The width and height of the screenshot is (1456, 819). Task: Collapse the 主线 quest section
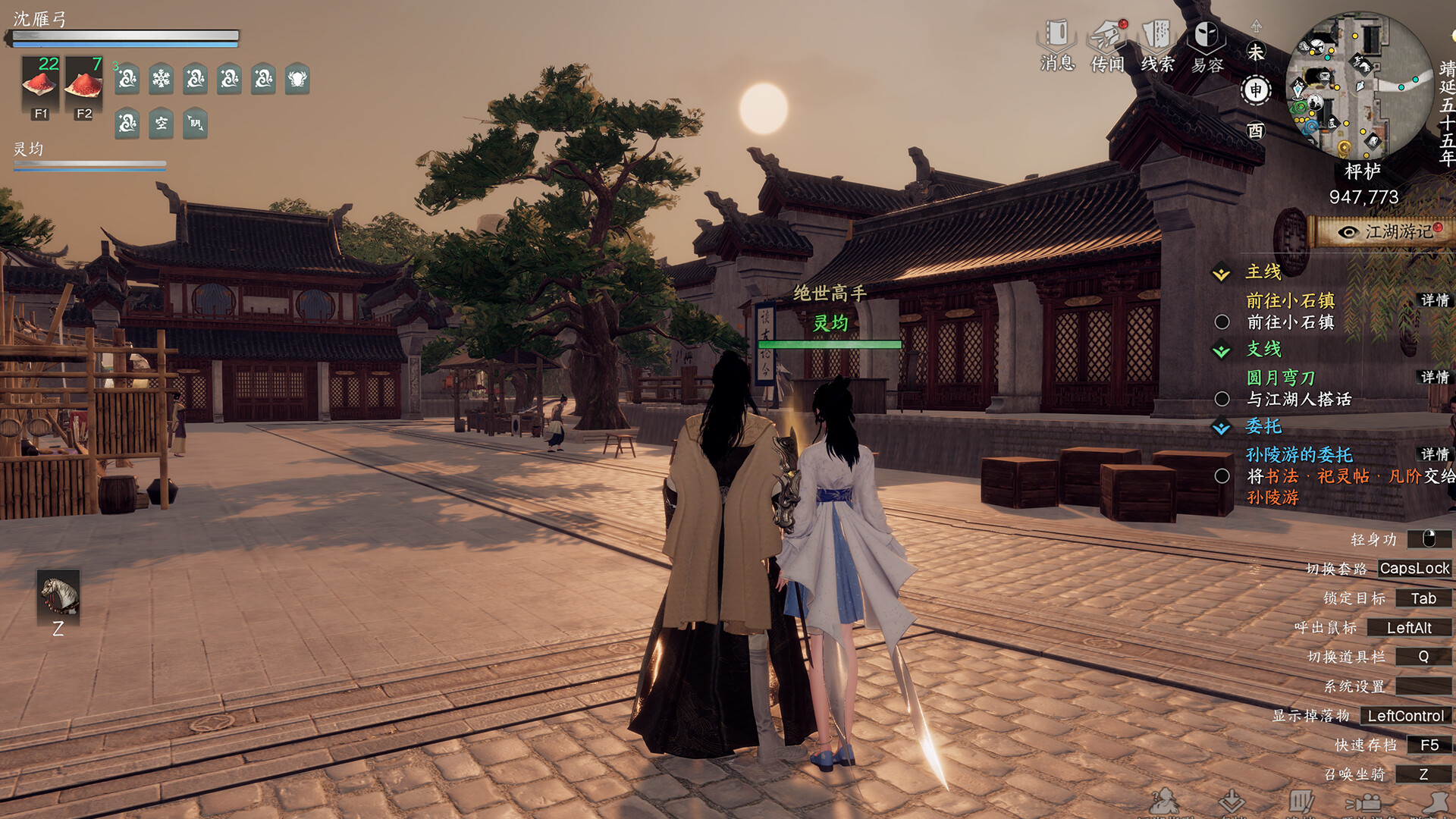coord(1222,274)
